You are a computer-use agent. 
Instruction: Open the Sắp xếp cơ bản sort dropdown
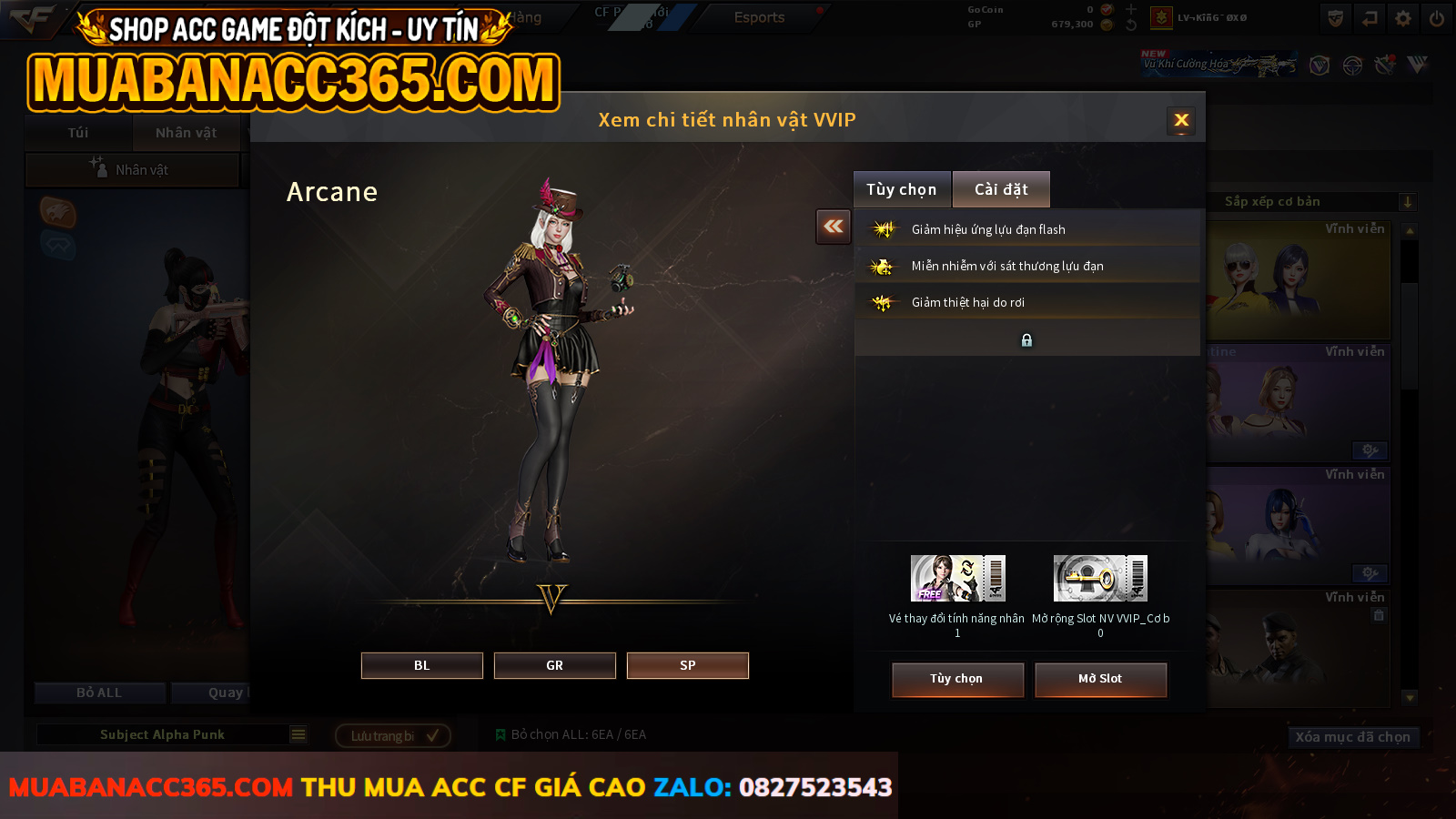pos(1311,202)
